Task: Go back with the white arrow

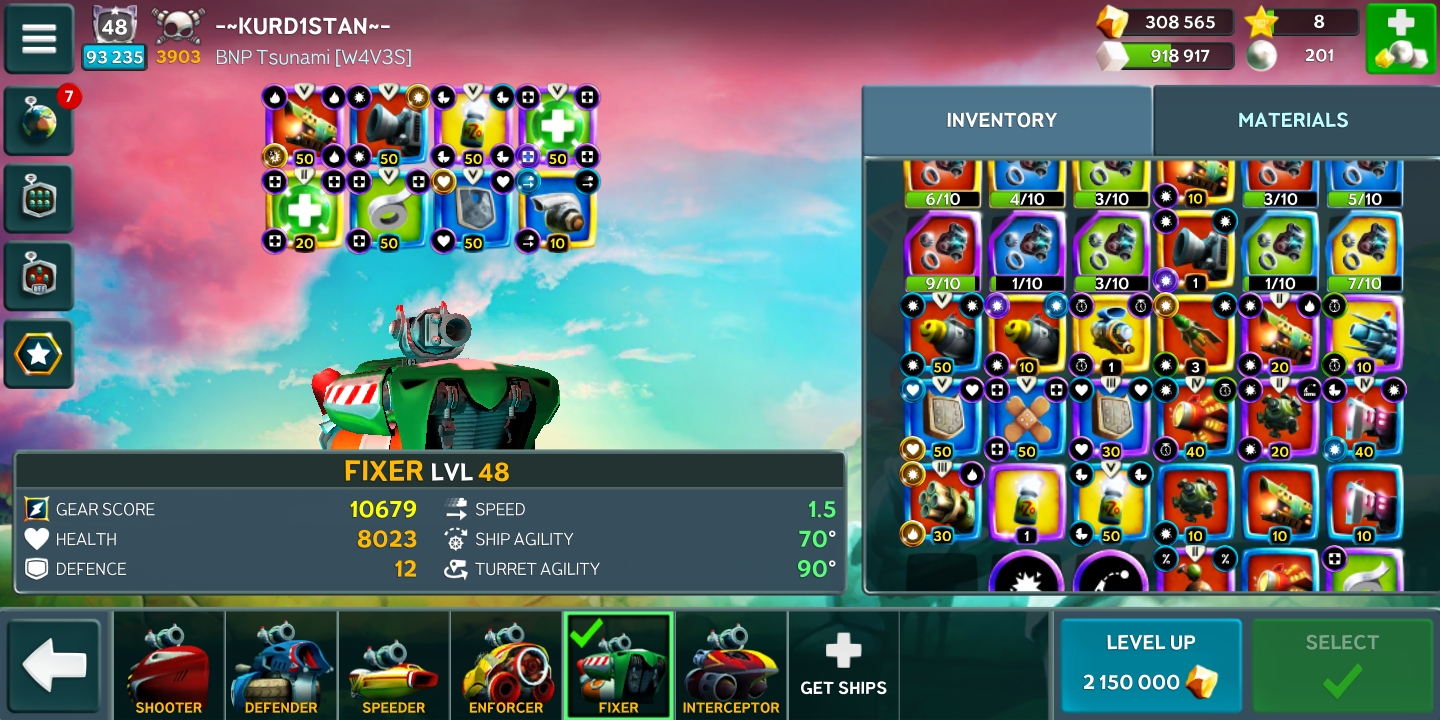Action: (54, 666)
